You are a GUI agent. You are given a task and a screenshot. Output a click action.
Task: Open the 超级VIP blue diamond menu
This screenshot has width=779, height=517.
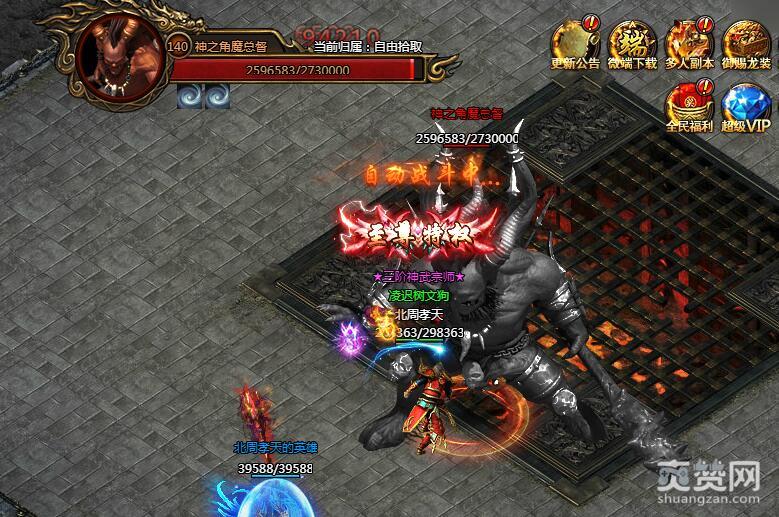tap(746, 104)
